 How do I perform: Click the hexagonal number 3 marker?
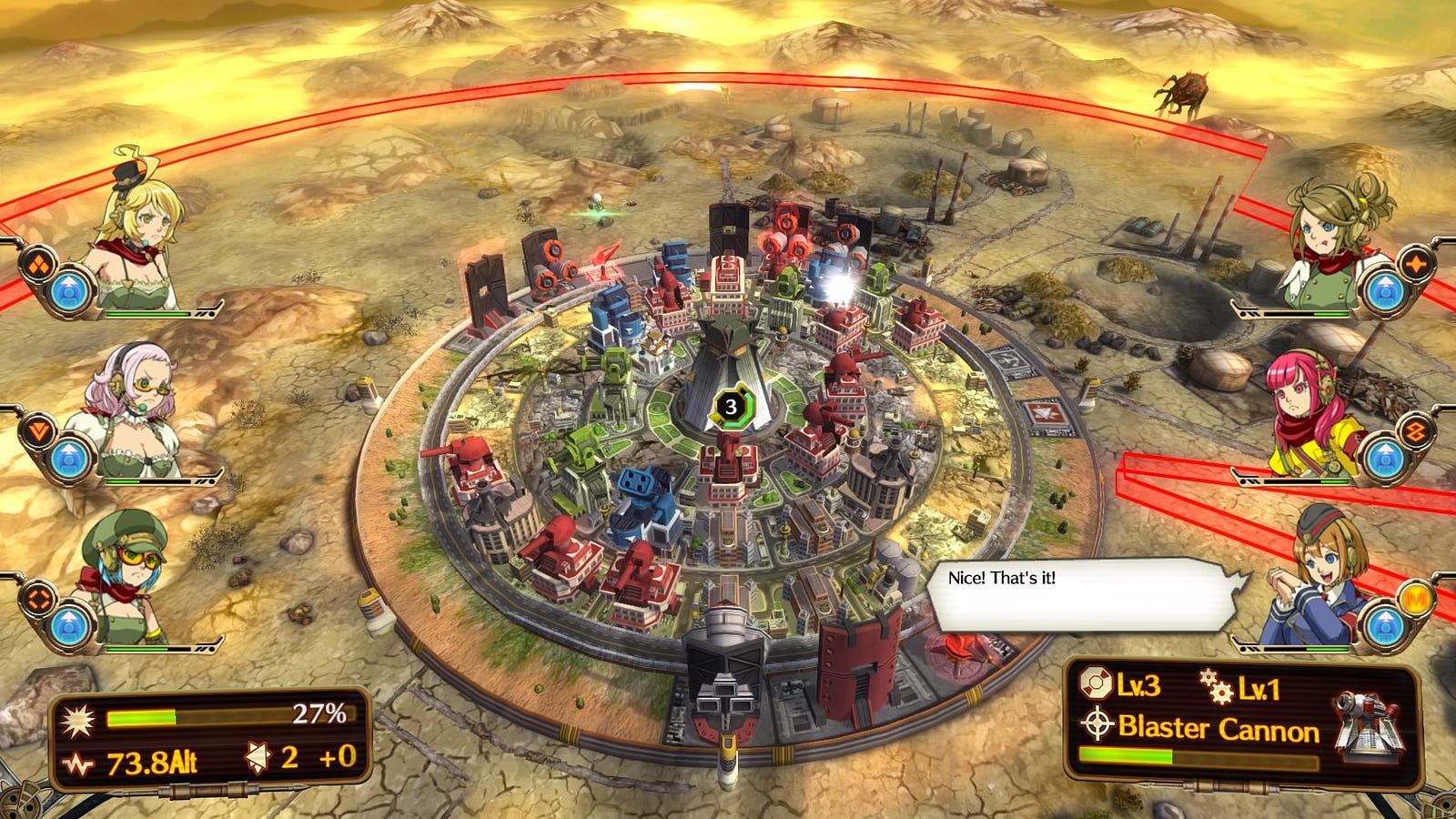coord(730,407)
